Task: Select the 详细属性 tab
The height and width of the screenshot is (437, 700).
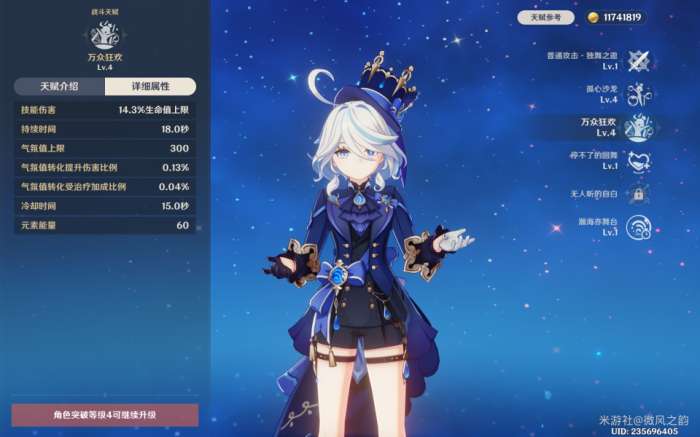Action: (149, 87)
